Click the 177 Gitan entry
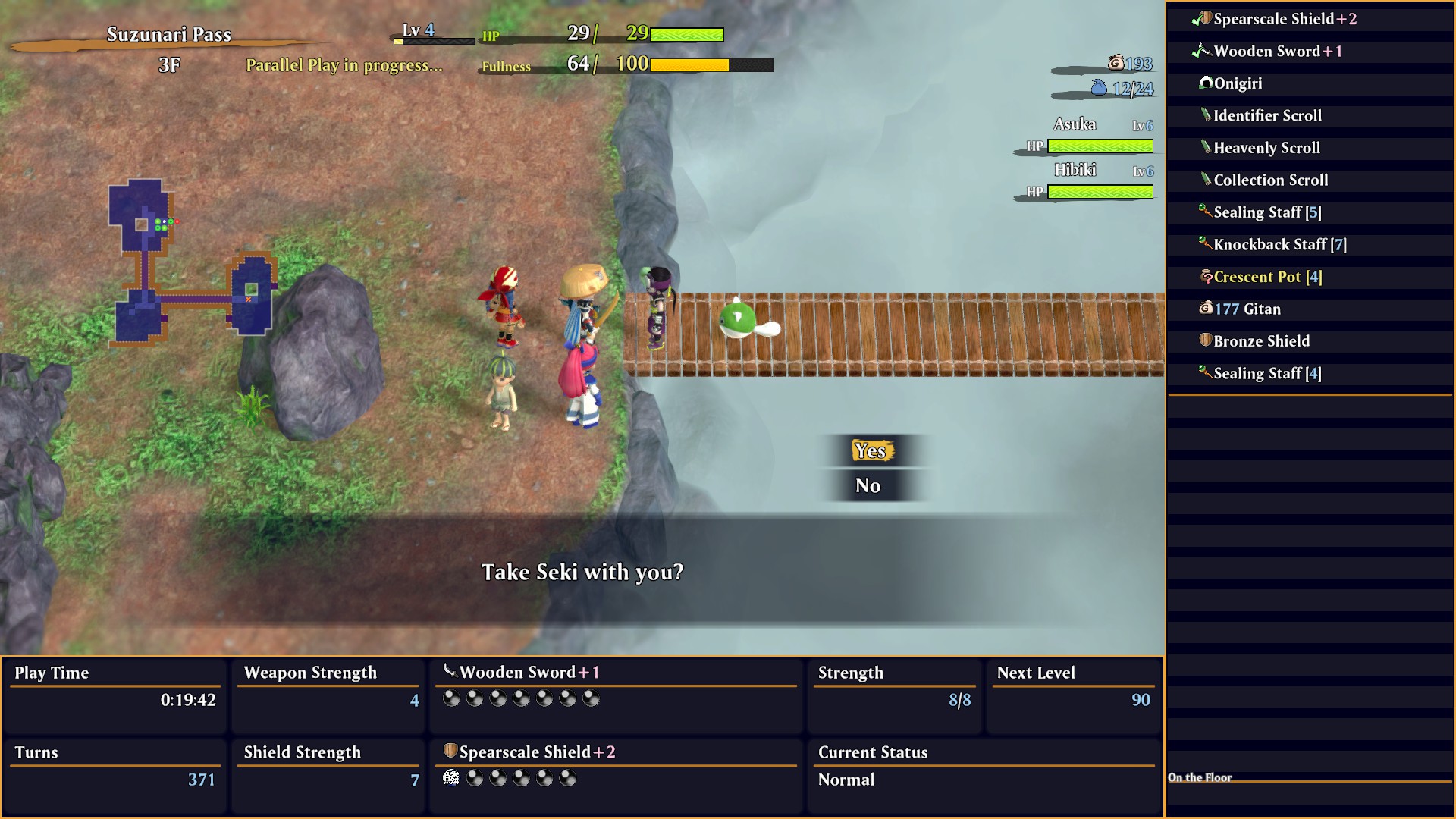 click(x=1247, y=309)
